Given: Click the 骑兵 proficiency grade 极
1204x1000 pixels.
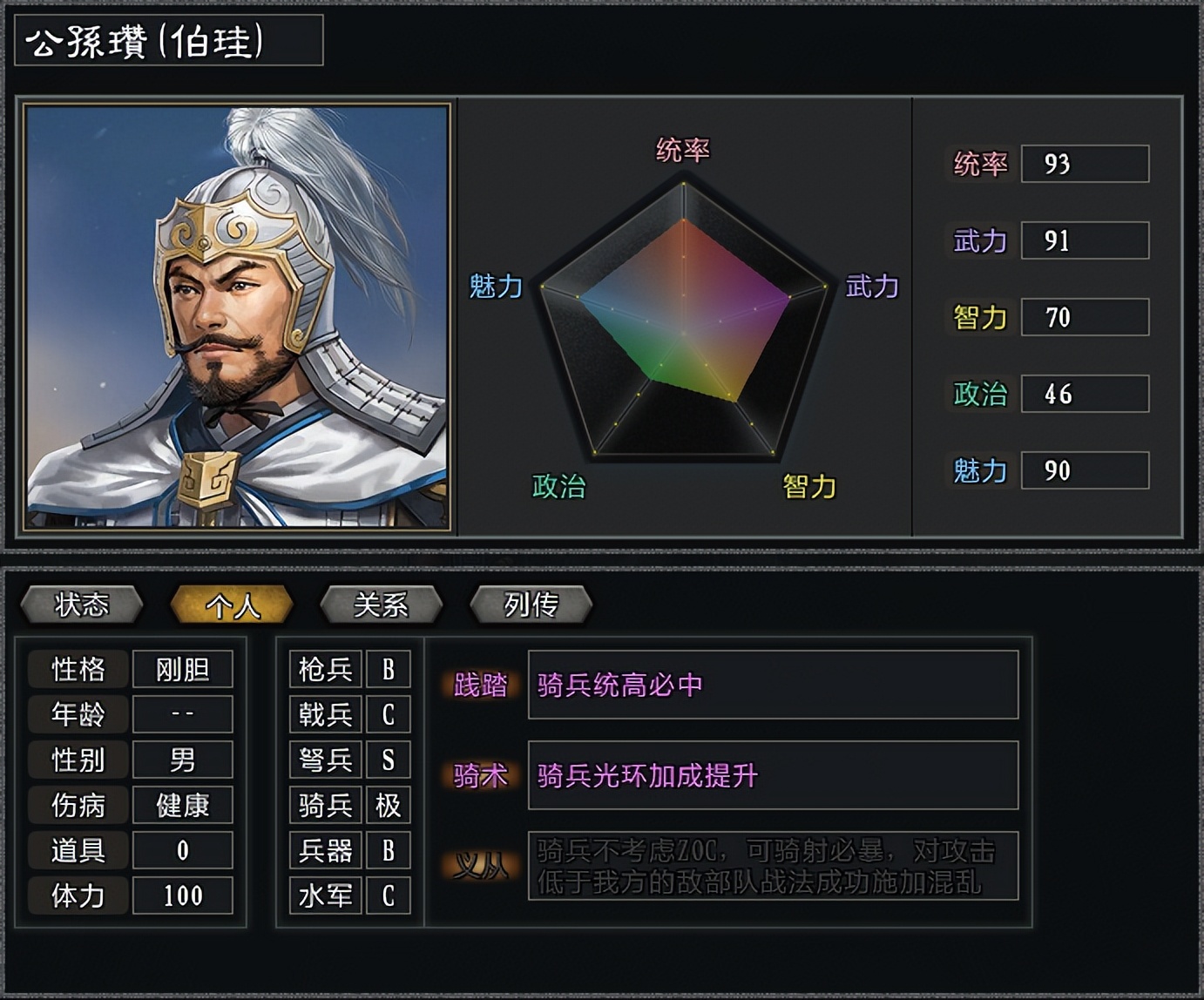Looking at the screenshot, I should coord(389,806).
